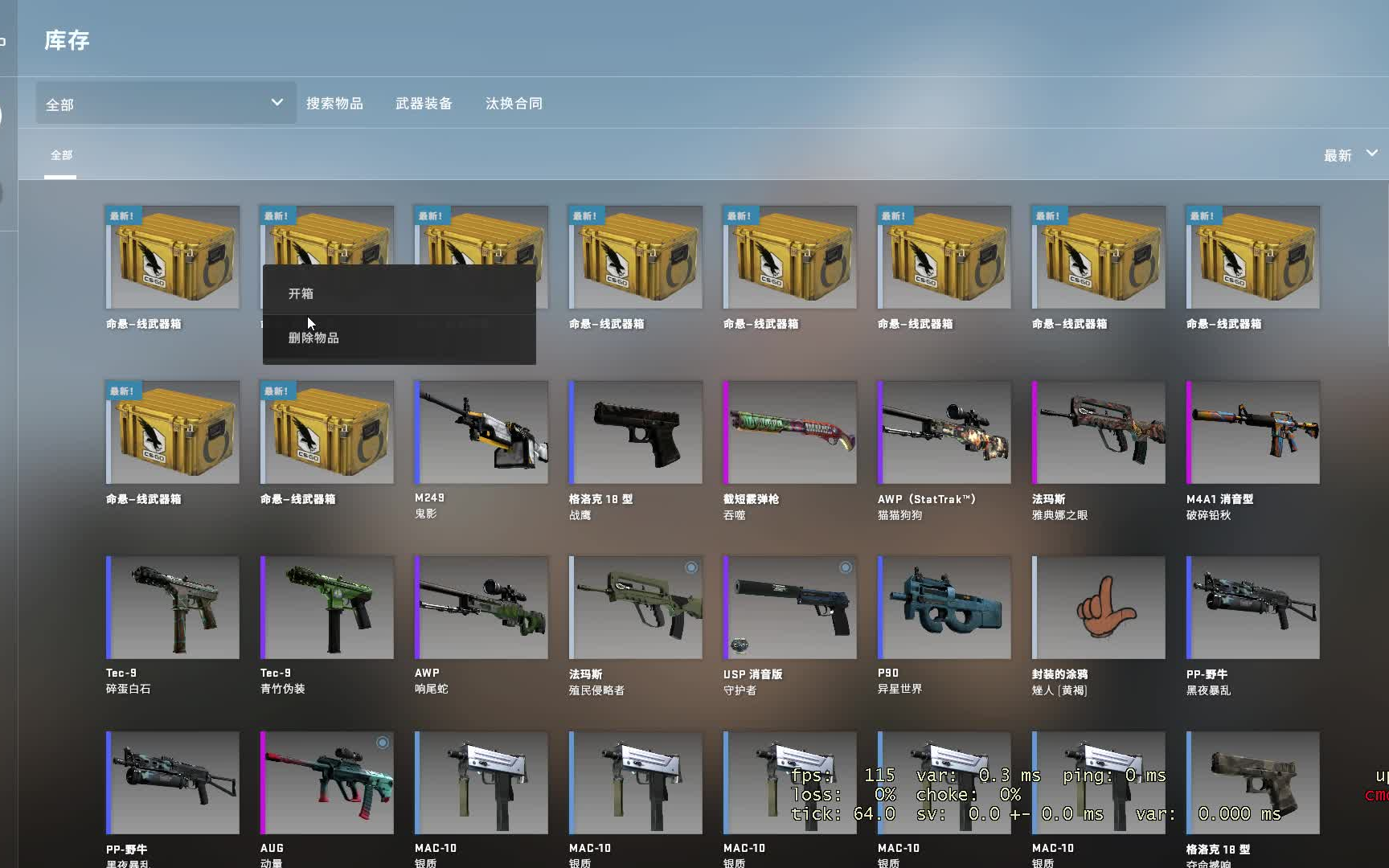Open the M4A1 消音型 破碎铅秋 item

[x=1252, y=432]
